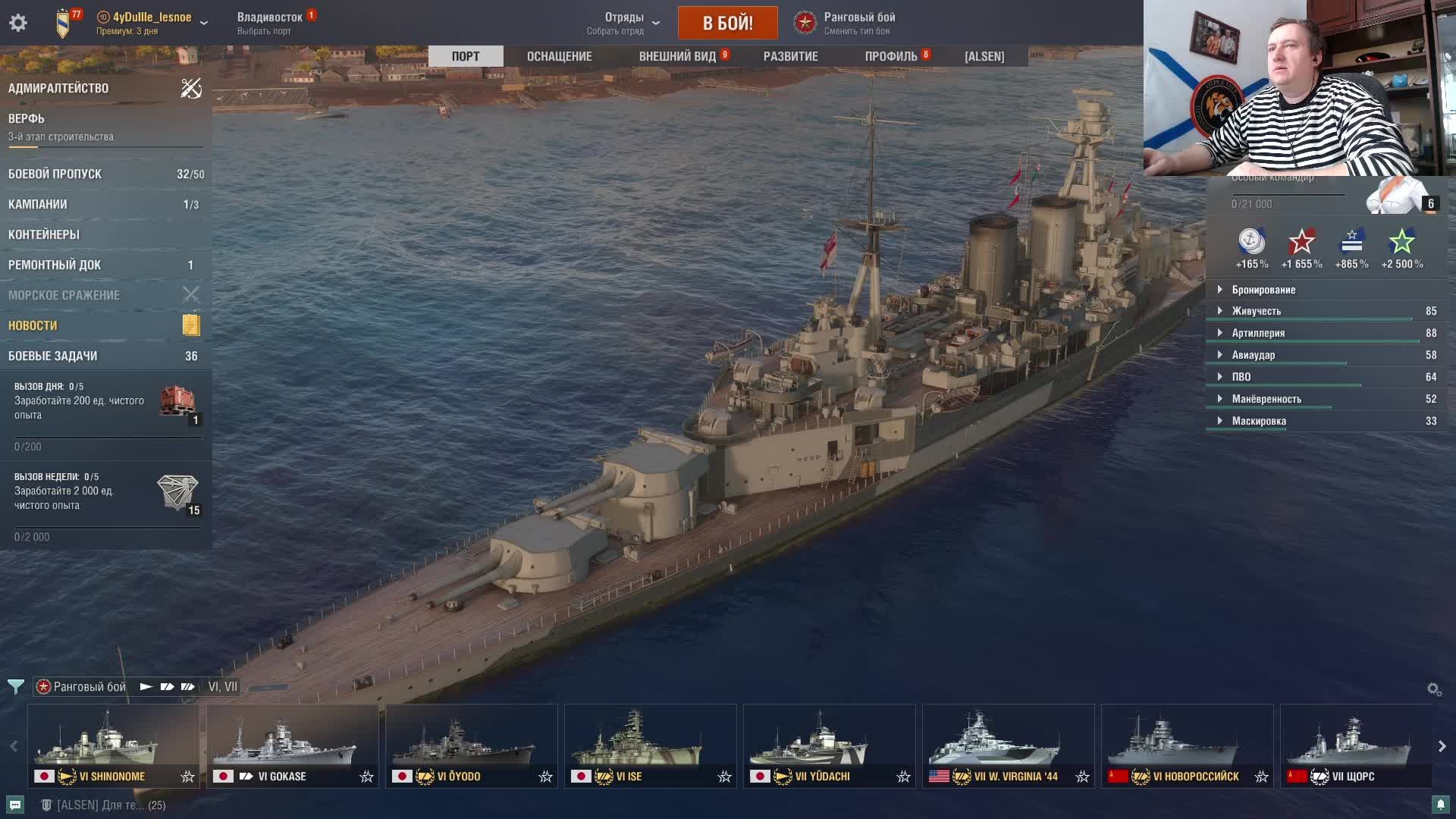Viewport: 1456px width, 819px height.
Task: Start battle with the В БОЙ! button
Action: (727, 23)
